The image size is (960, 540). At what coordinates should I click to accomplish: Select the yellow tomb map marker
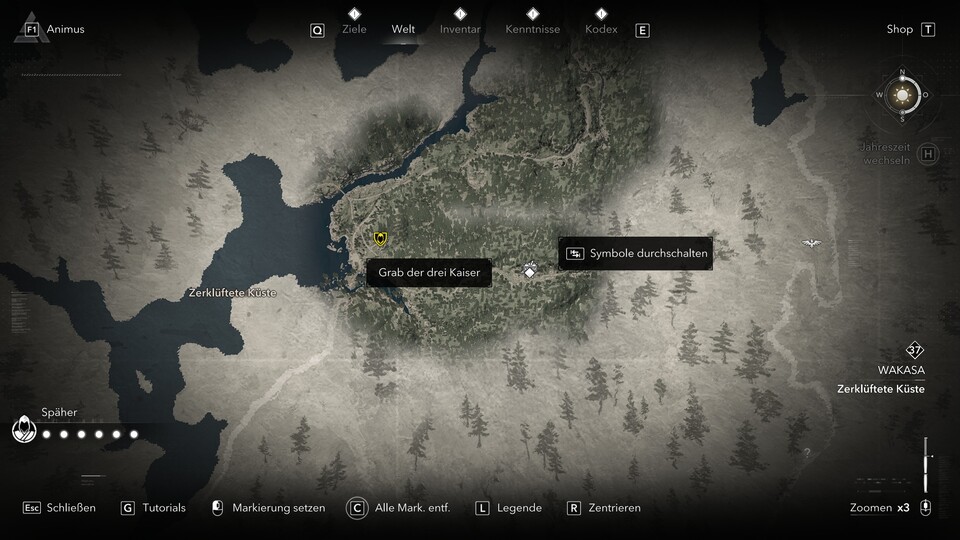pyautogui.click(x=380, y=238)
